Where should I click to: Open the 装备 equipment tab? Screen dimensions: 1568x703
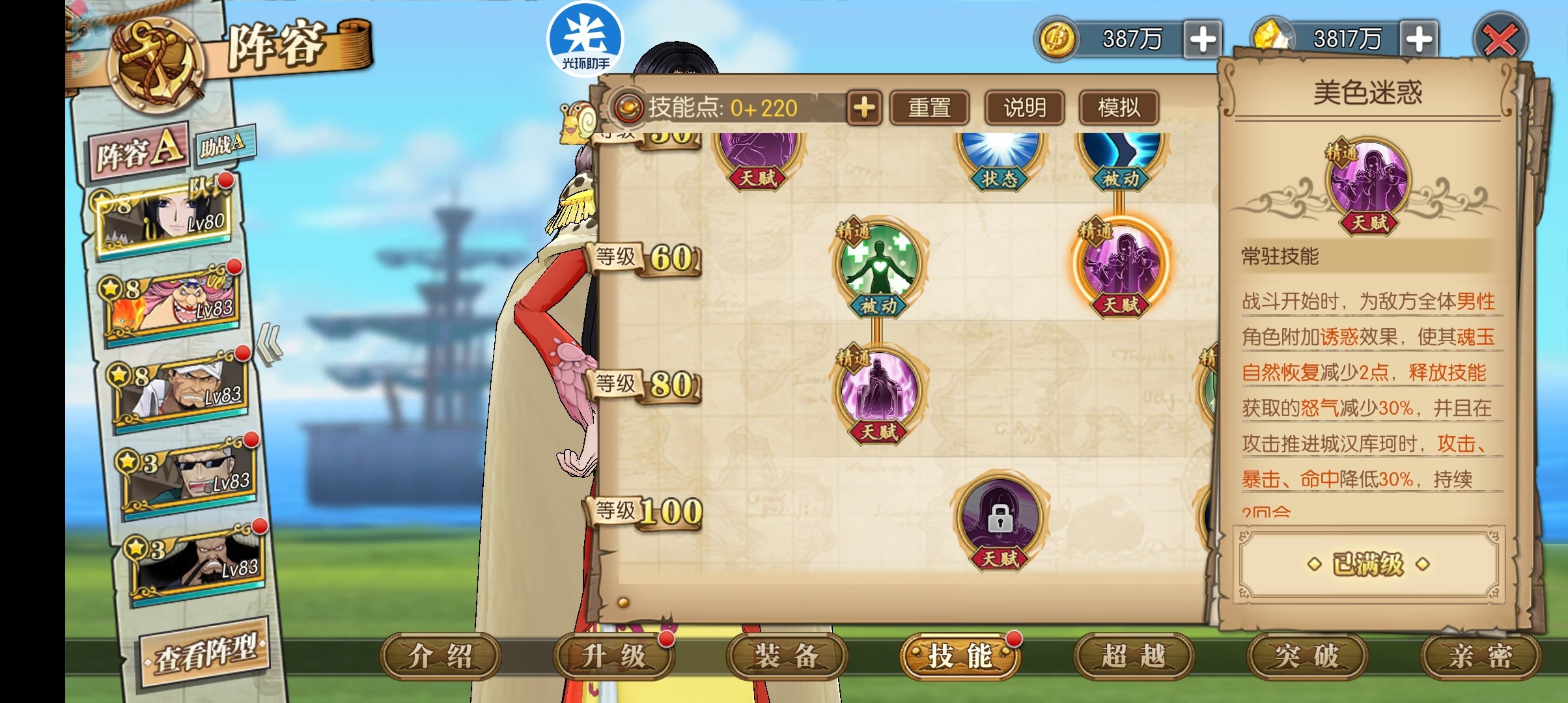point(787,656)
